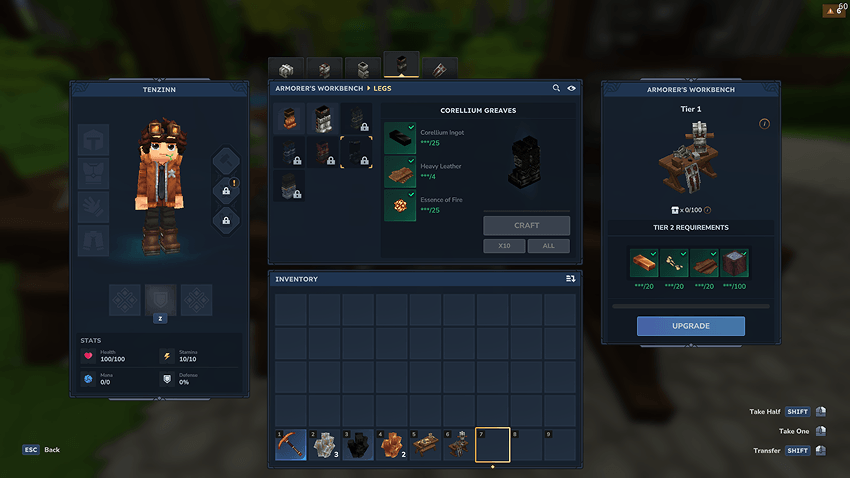Switch to the currently active Legs tab
Screen dimensions: 850x478
tap(402, 66)
